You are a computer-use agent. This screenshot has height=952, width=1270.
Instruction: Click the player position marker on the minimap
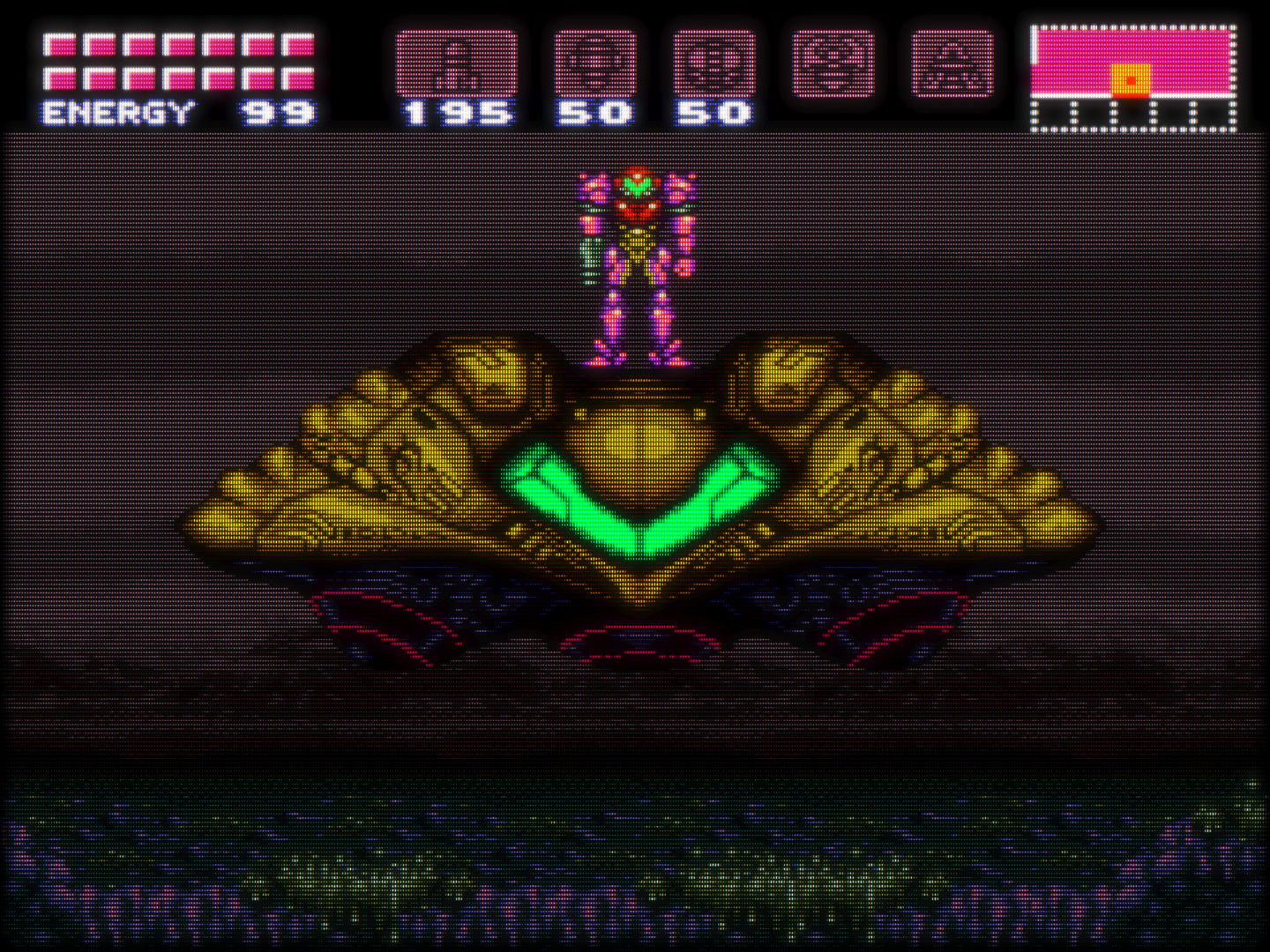(1129, 79)
